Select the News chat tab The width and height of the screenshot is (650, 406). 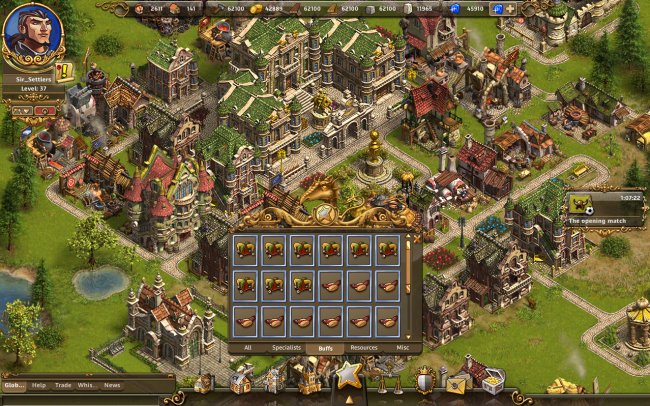[112, 385]
